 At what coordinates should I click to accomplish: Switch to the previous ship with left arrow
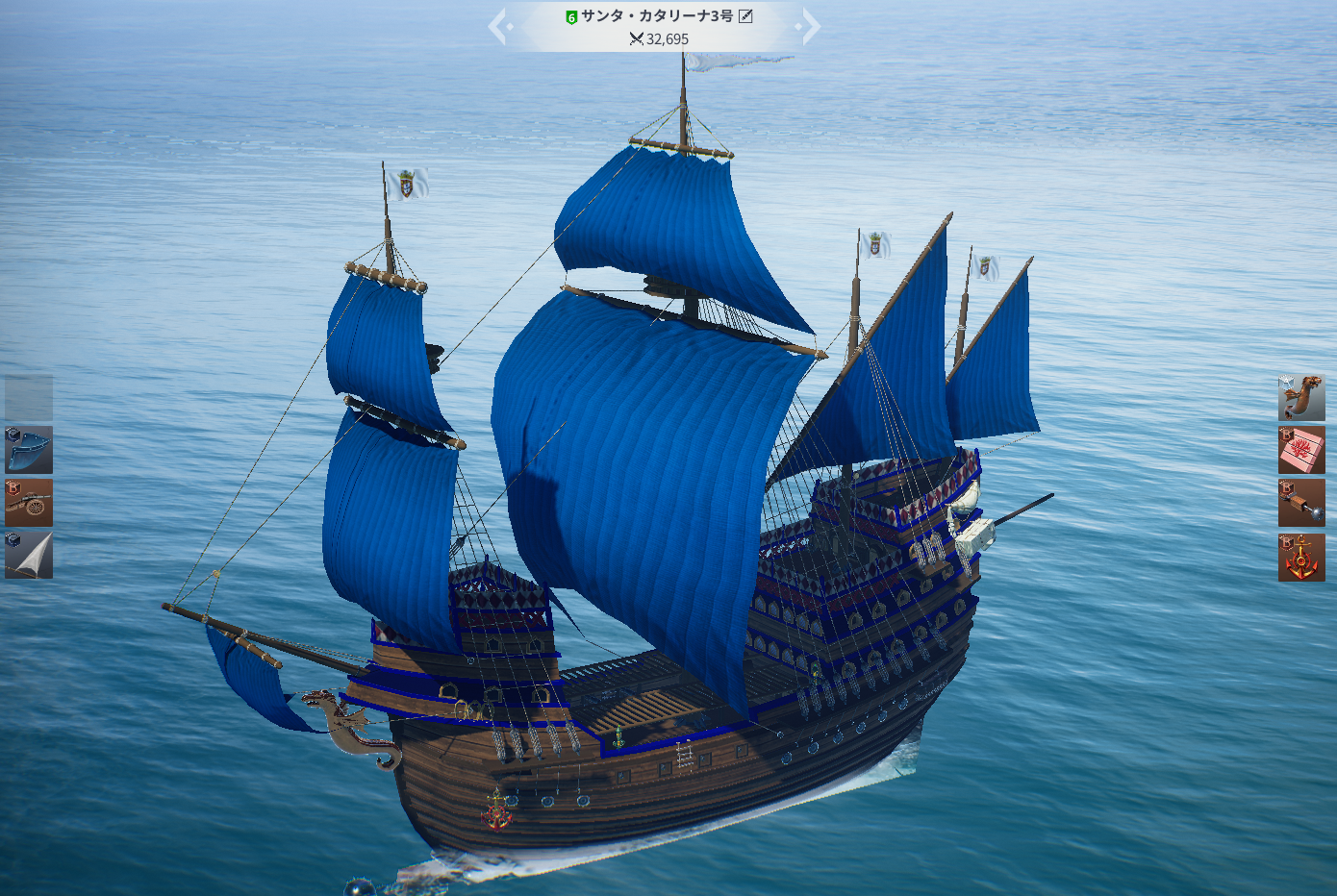pyautogui.click(x=498, y=27)
